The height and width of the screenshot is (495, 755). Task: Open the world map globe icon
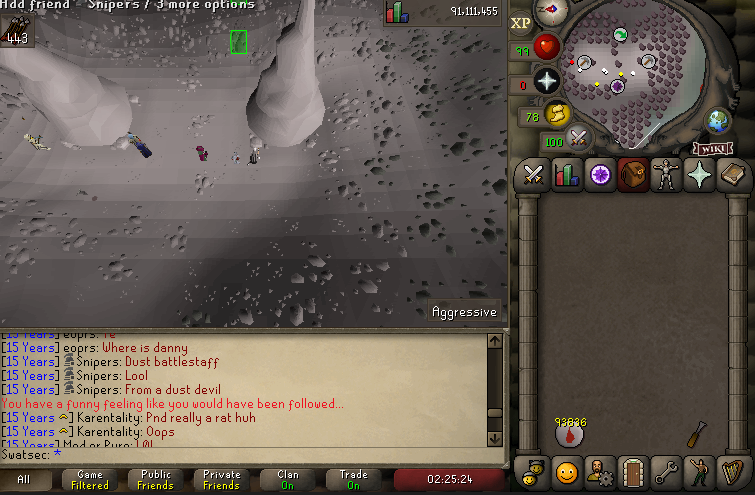coord(718,120)
